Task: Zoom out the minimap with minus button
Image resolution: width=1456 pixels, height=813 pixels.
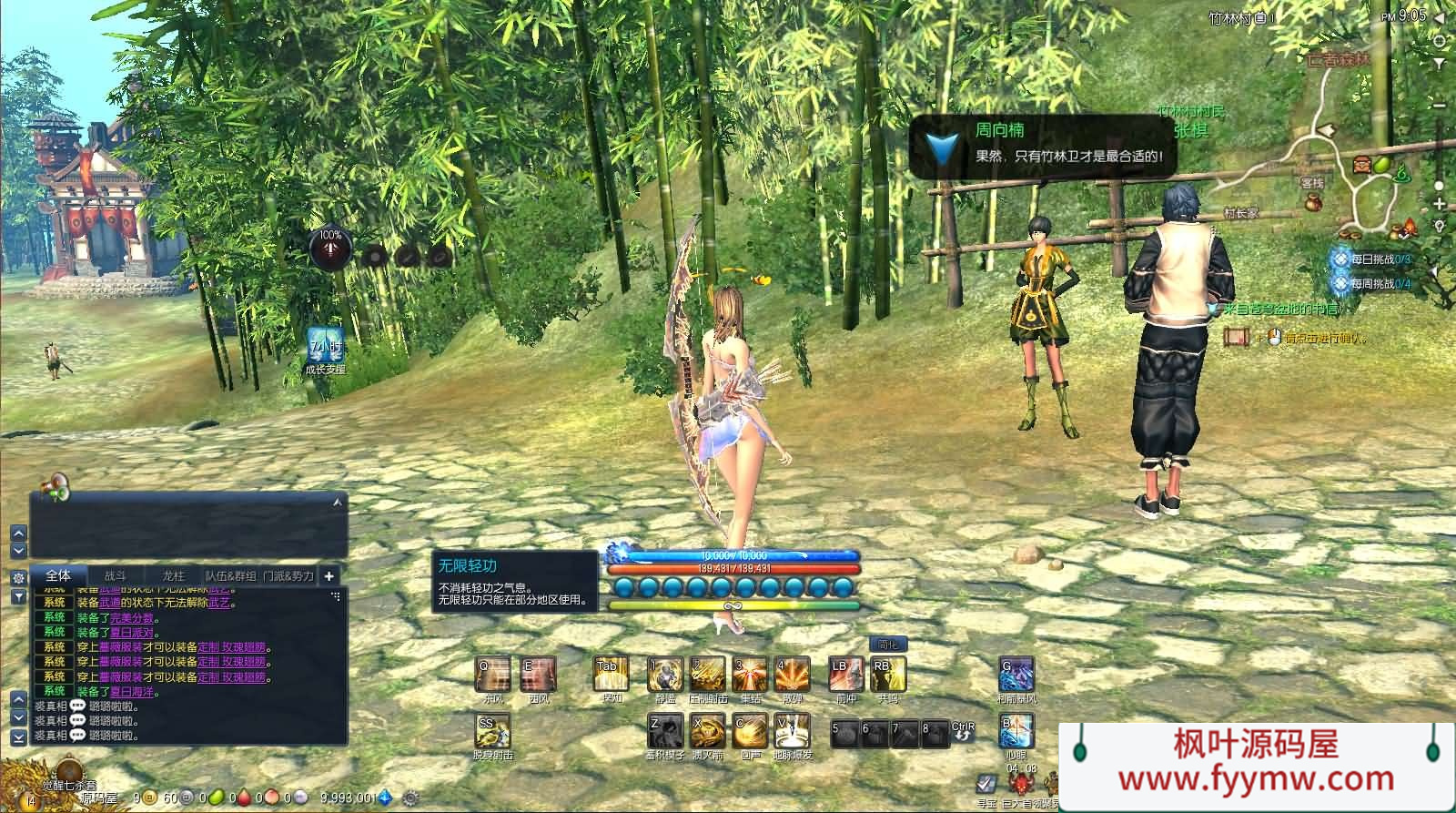Action: pos(1440,107)
